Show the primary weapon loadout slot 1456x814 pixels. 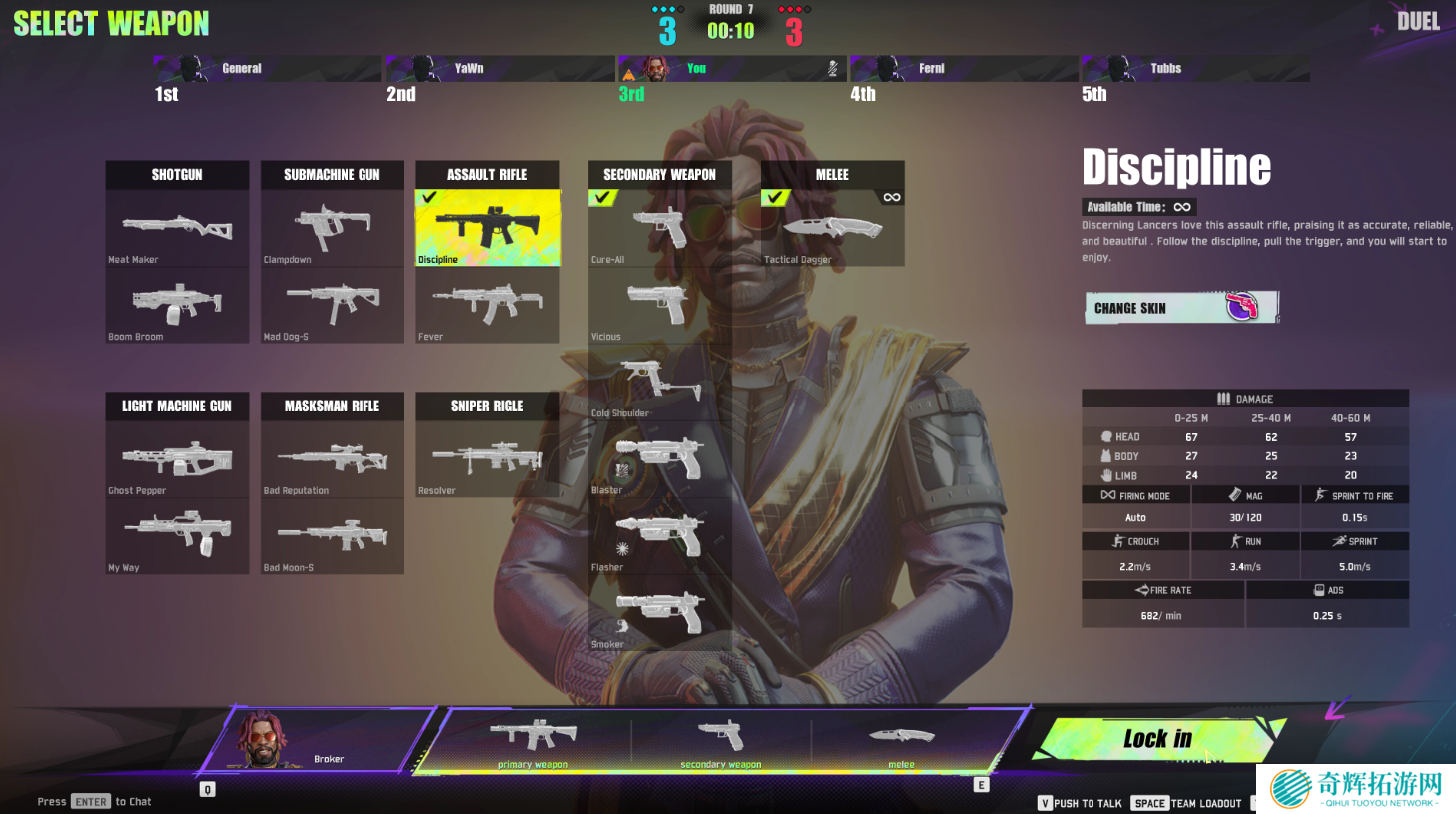(x=533, y=741)
